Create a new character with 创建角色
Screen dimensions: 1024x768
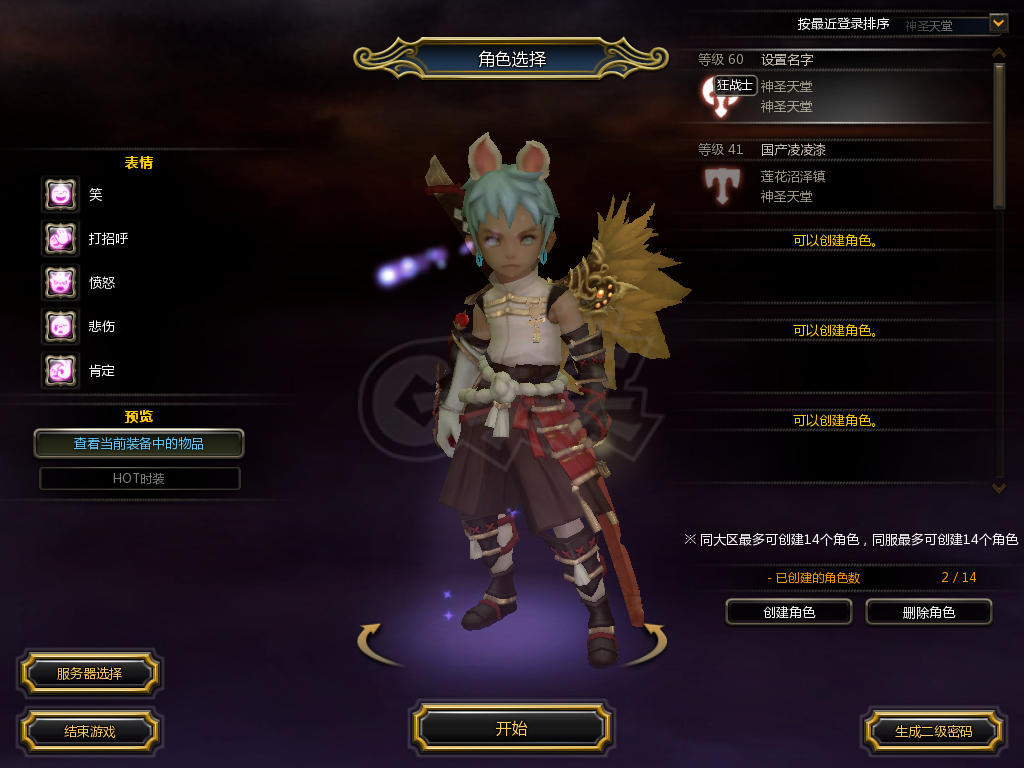pyautogui.click(x=789, y=612)
